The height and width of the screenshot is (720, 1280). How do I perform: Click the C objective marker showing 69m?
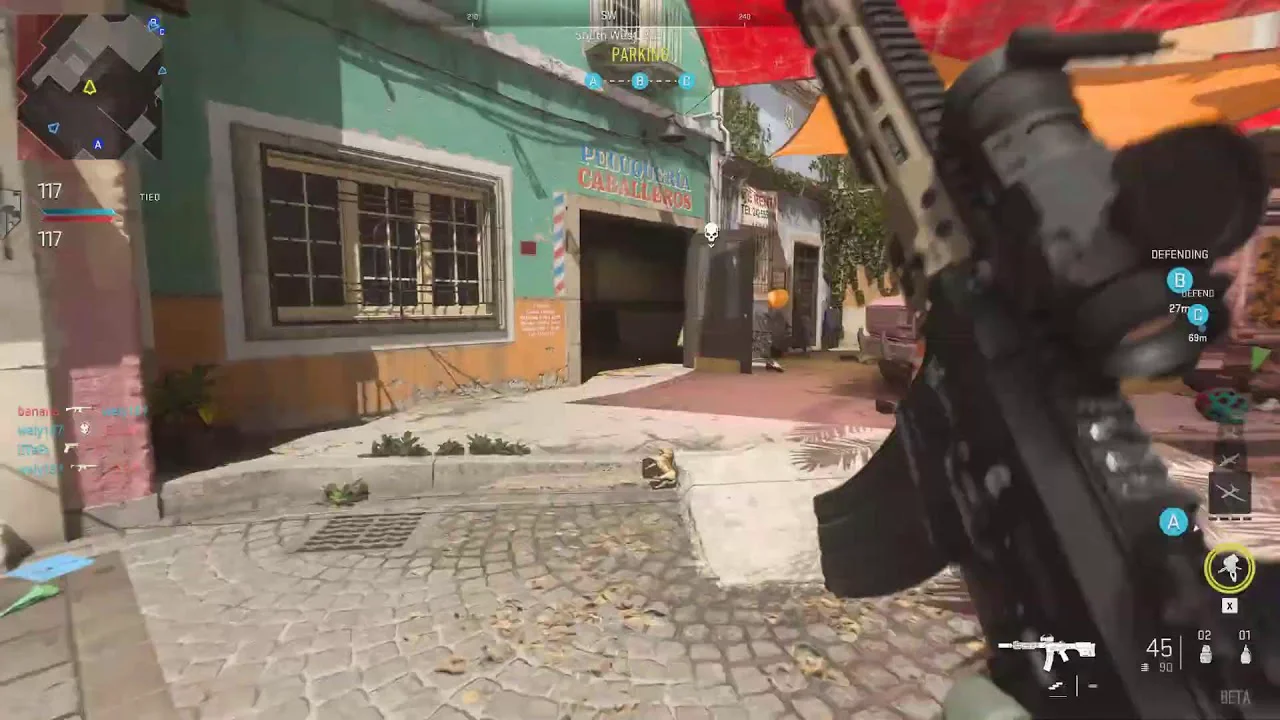click(1197, 315)
